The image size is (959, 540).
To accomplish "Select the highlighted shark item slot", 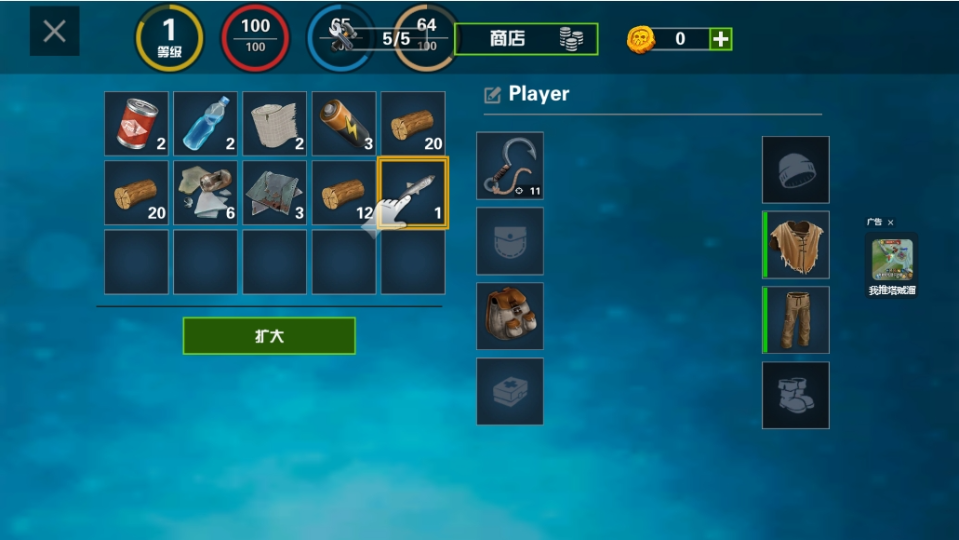I will coord(413,193).
